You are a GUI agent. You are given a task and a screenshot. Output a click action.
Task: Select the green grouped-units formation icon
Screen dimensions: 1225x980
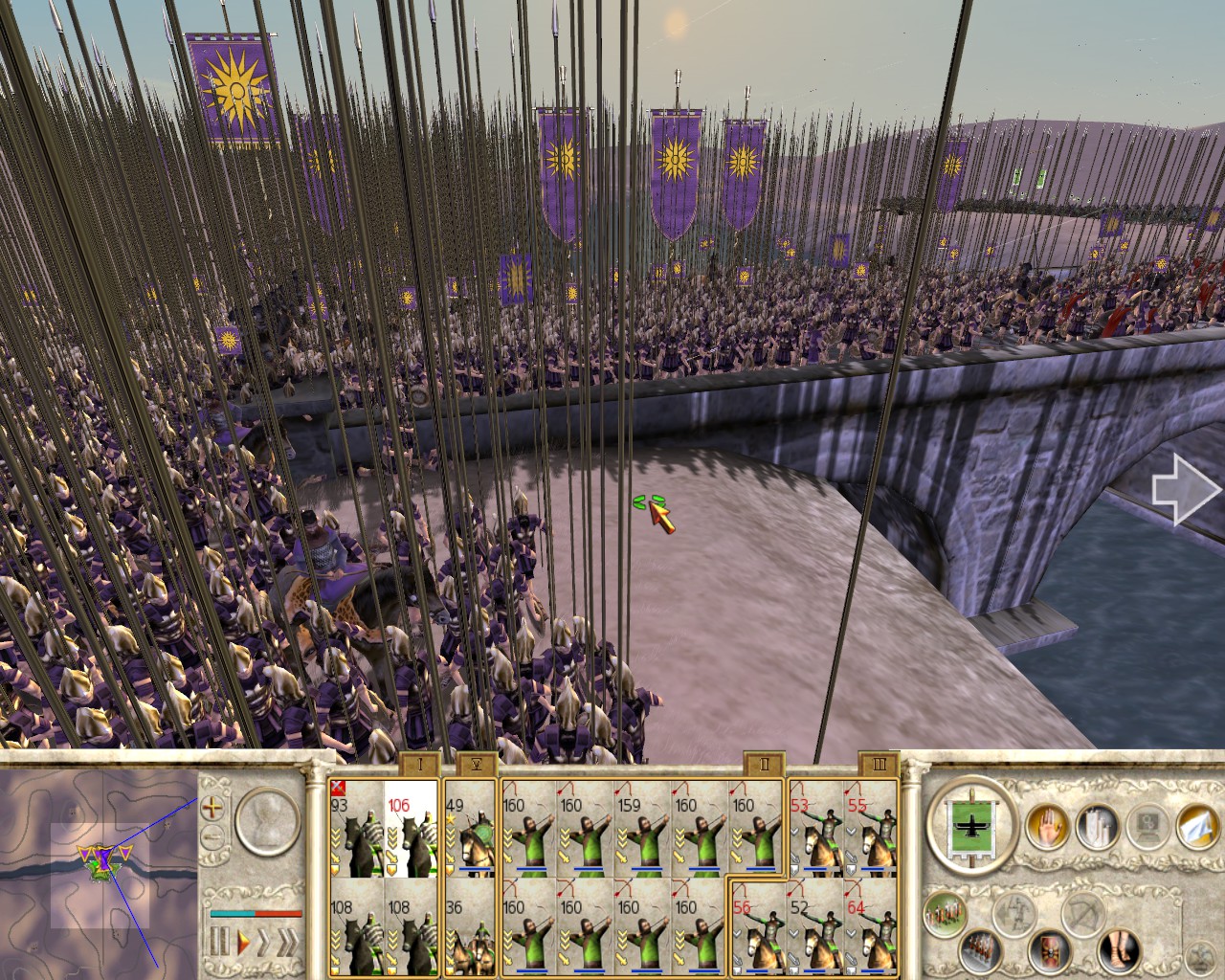point(946,913)
